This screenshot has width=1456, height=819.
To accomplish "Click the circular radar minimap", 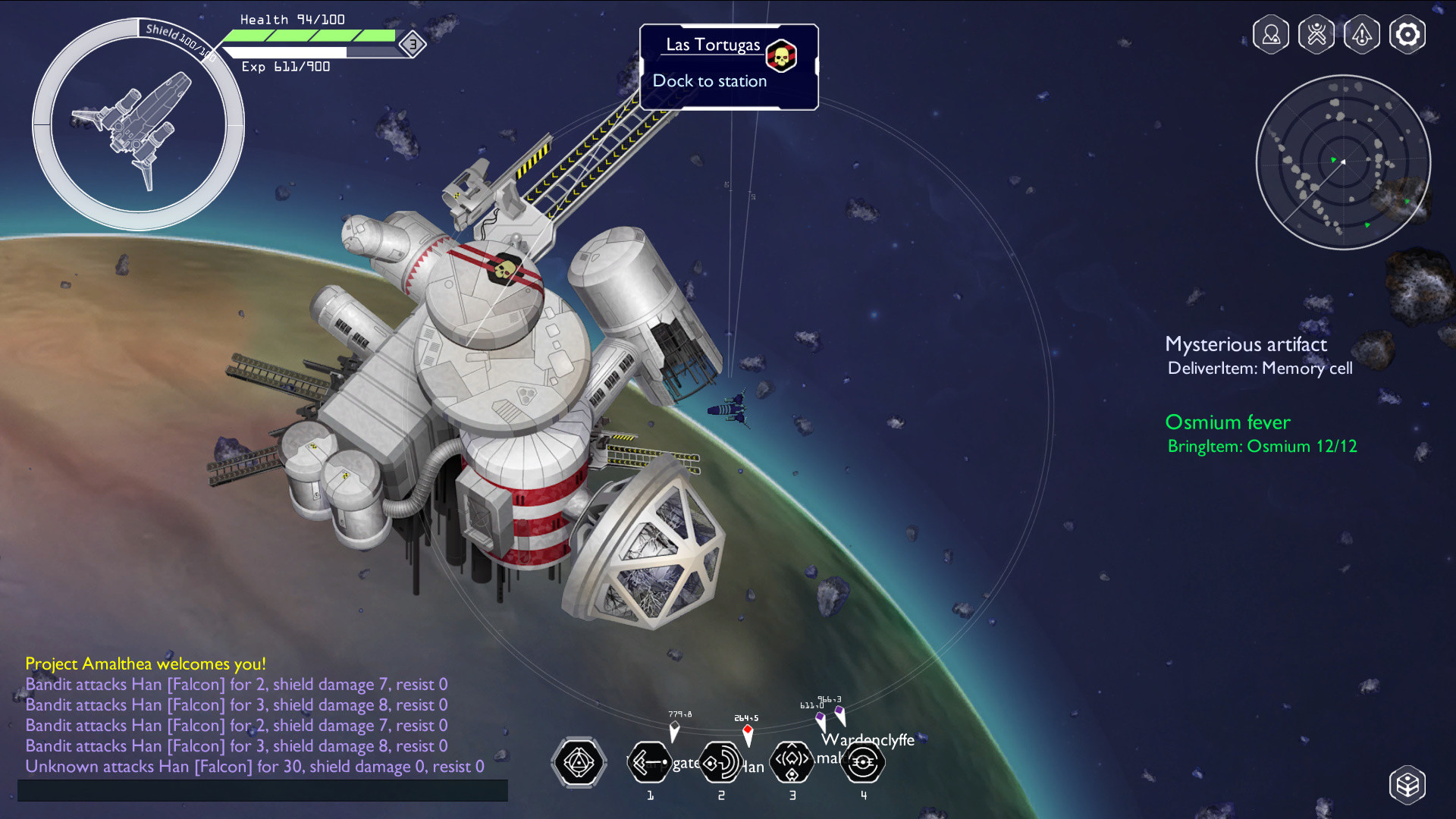I will coord(1343,162).
